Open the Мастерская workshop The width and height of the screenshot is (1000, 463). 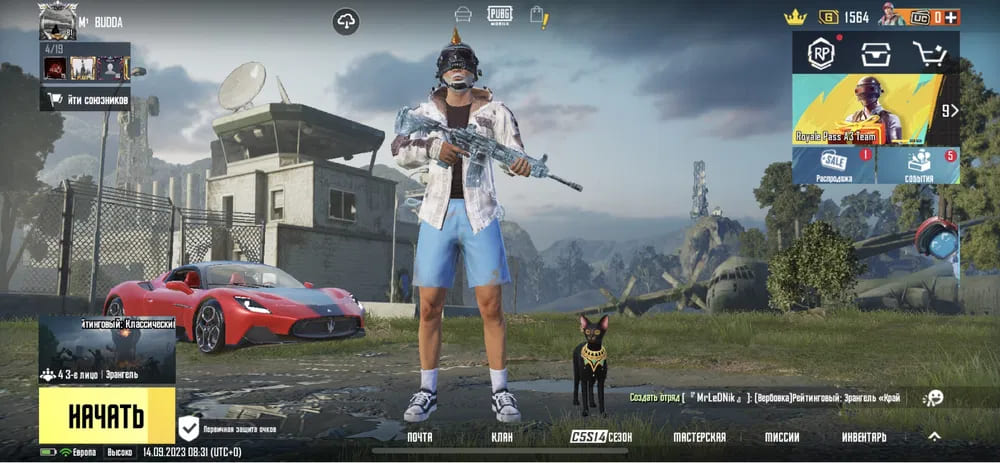(699, 437)
